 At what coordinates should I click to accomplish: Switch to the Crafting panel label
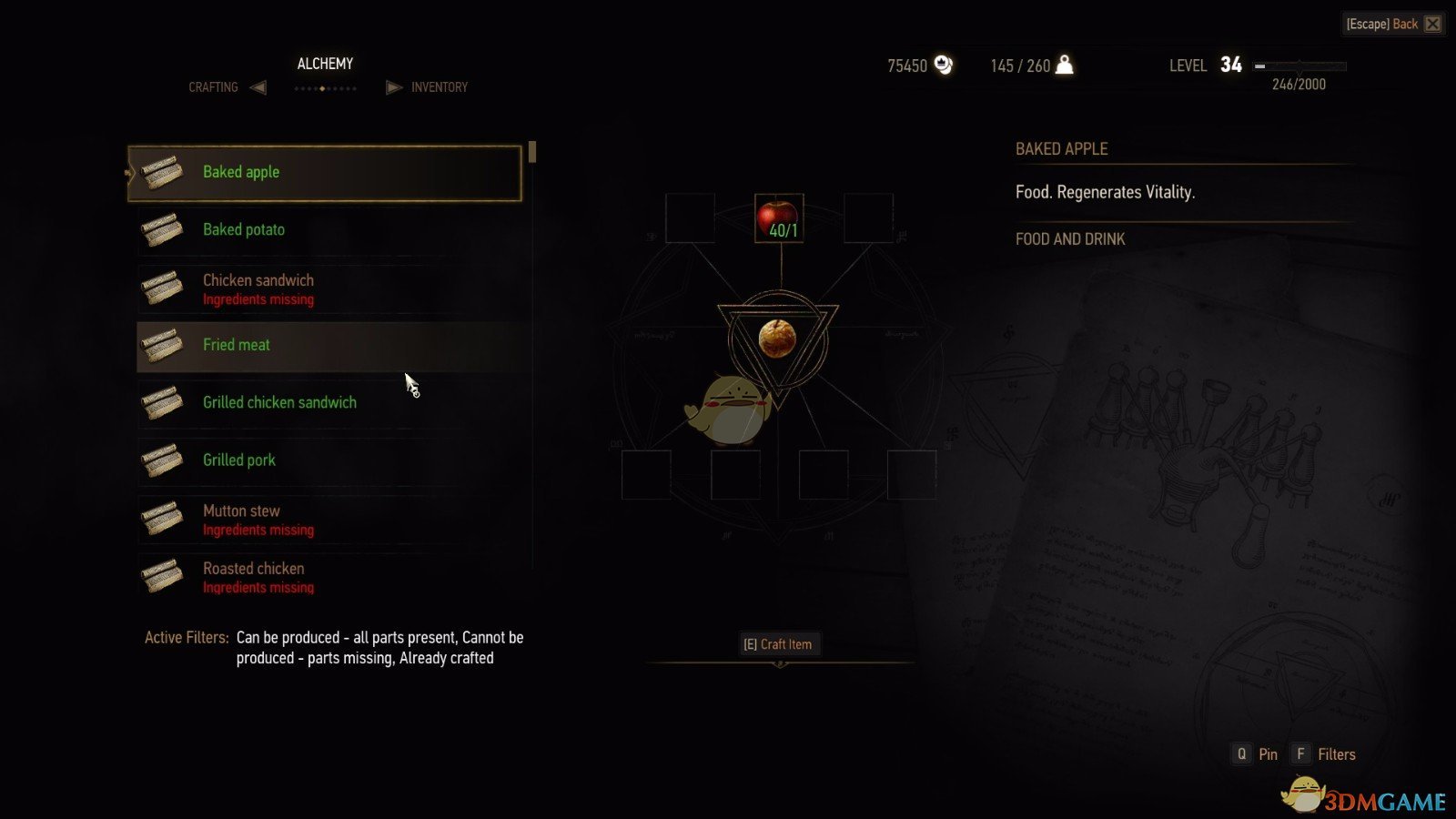pyautogui.click(x=213, y=86)
